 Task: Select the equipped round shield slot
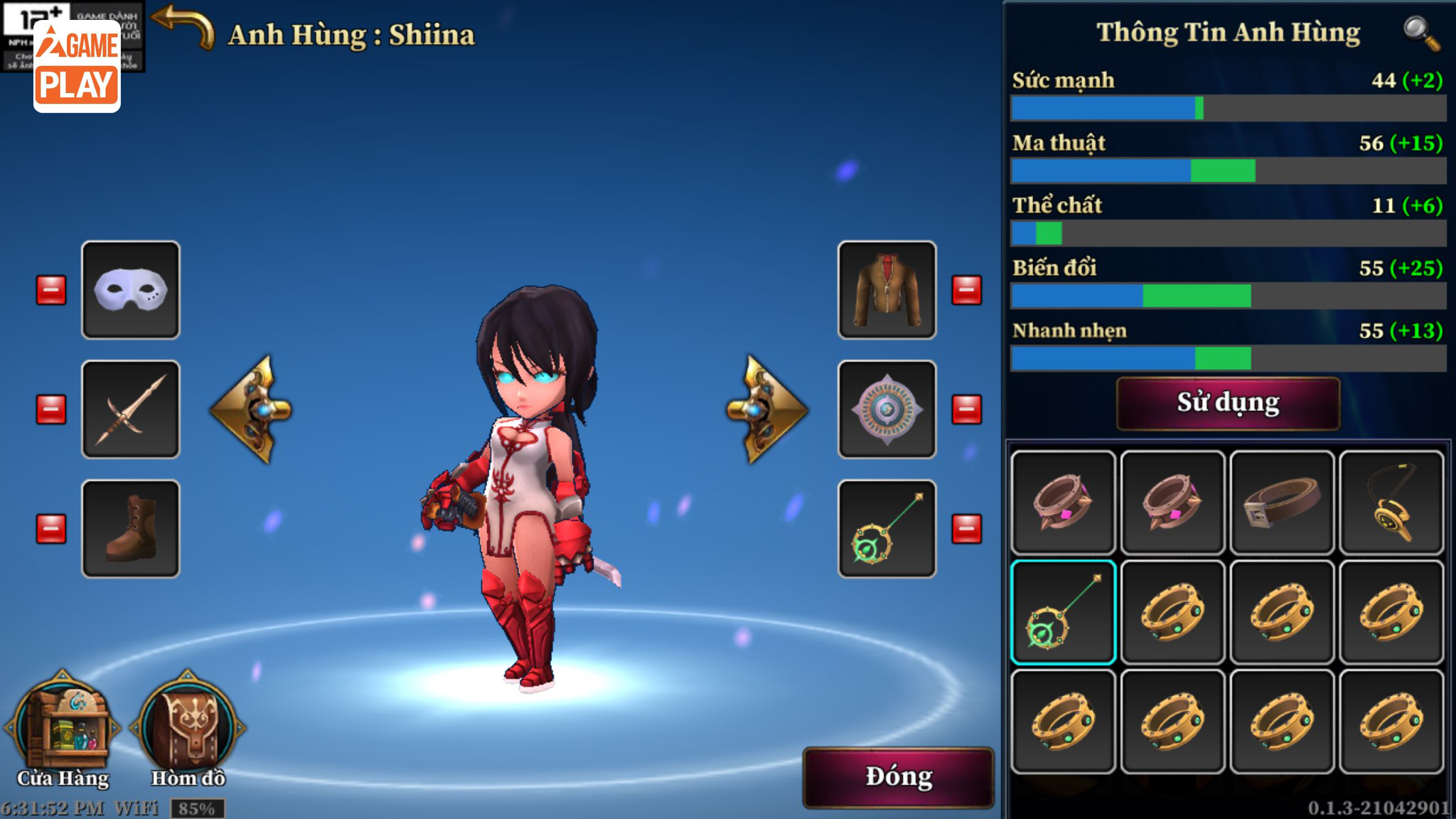(887, 409)
